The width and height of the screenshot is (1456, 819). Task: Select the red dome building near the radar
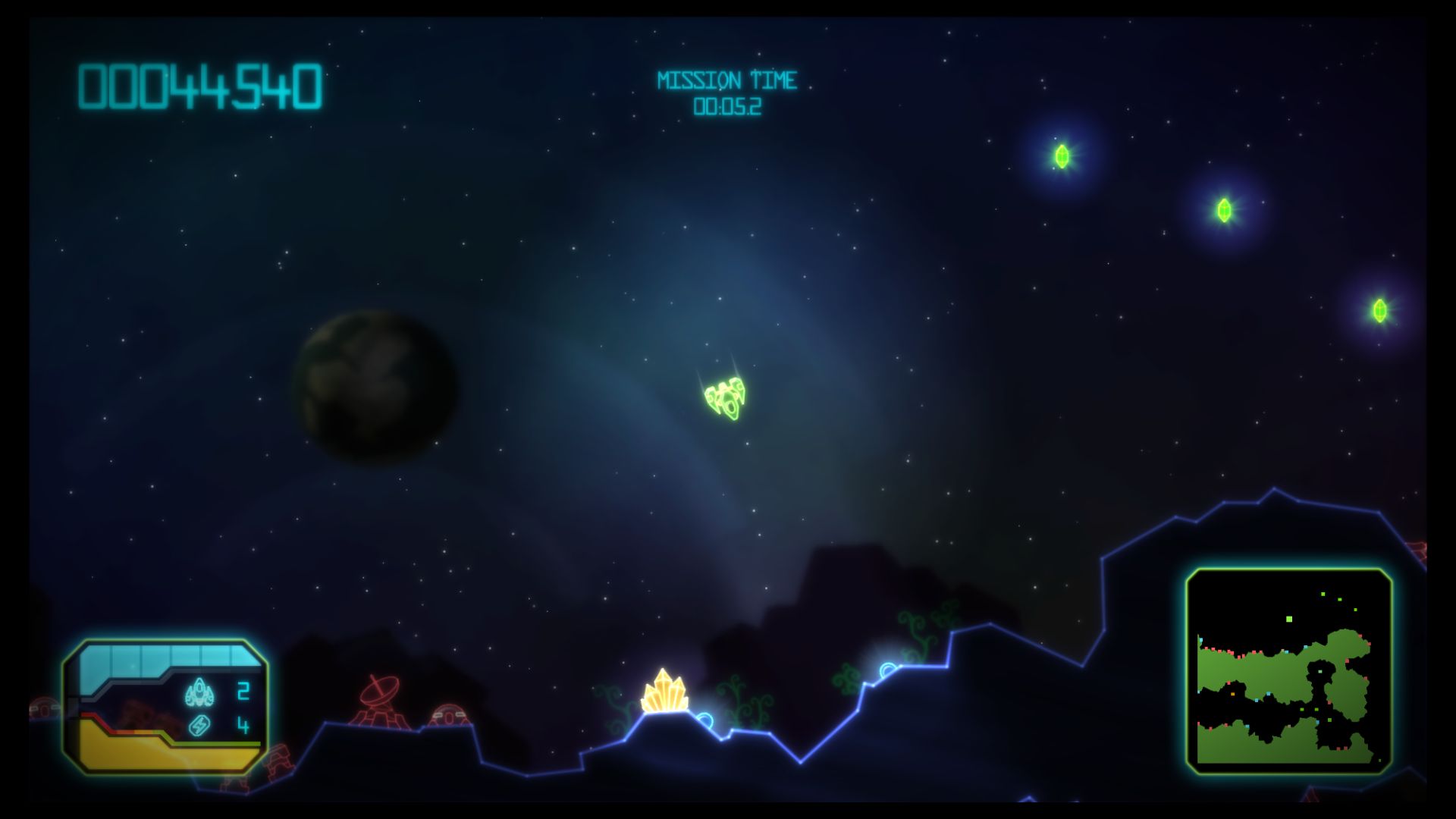[x=449, y=716]
